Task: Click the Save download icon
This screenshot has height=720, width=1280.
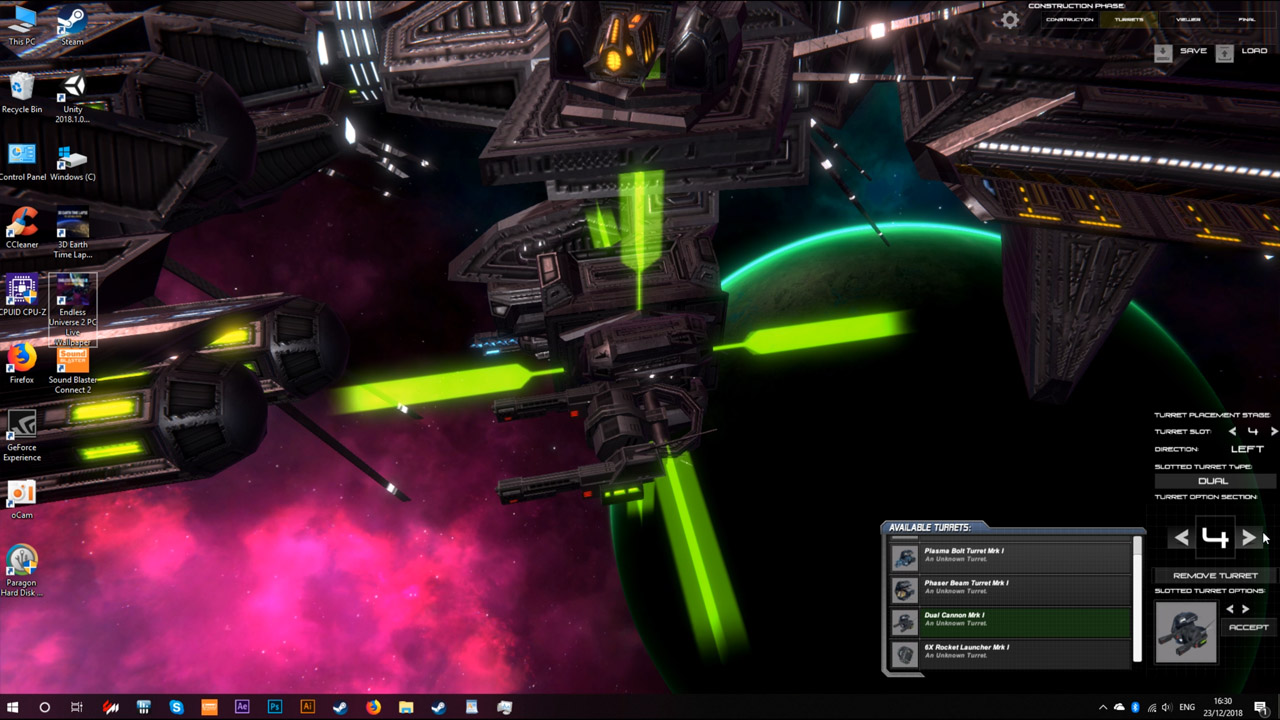Action: 1163,53
